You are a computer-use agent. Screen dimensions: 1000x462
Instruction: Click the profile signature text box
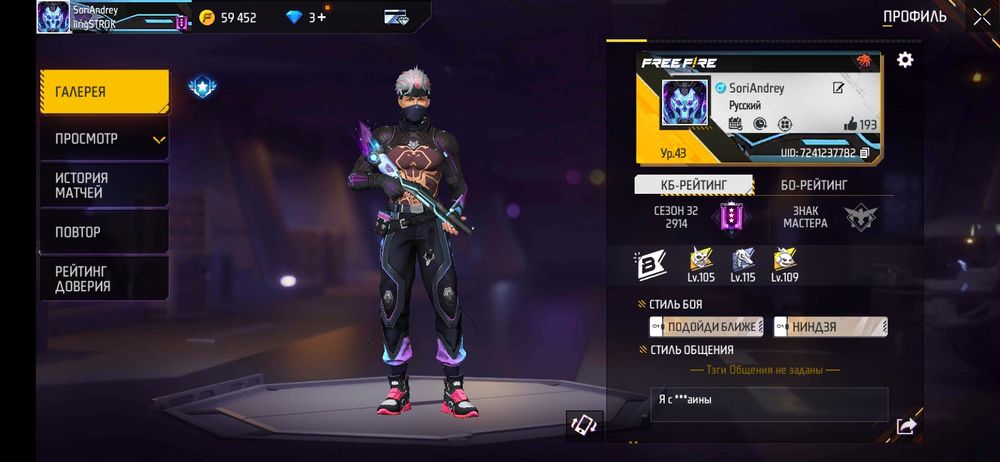click(768, 404)
